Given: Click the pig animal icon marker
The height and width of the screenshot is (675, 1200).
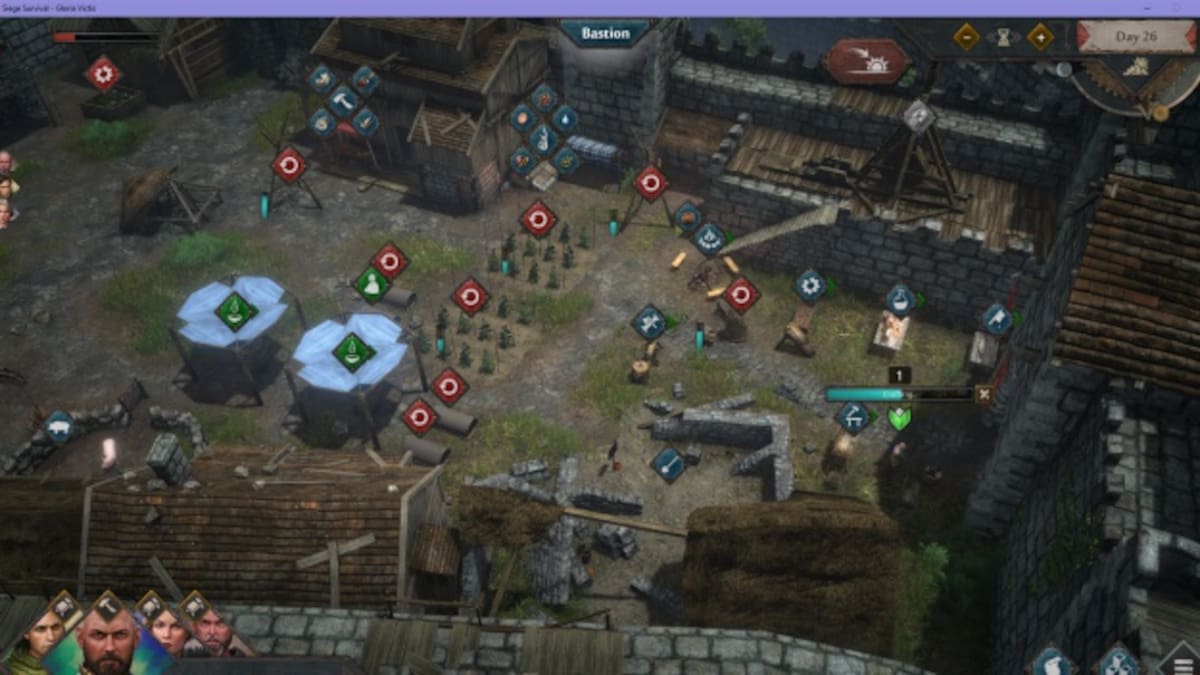Looking at the screenshot, I should 58,427.
